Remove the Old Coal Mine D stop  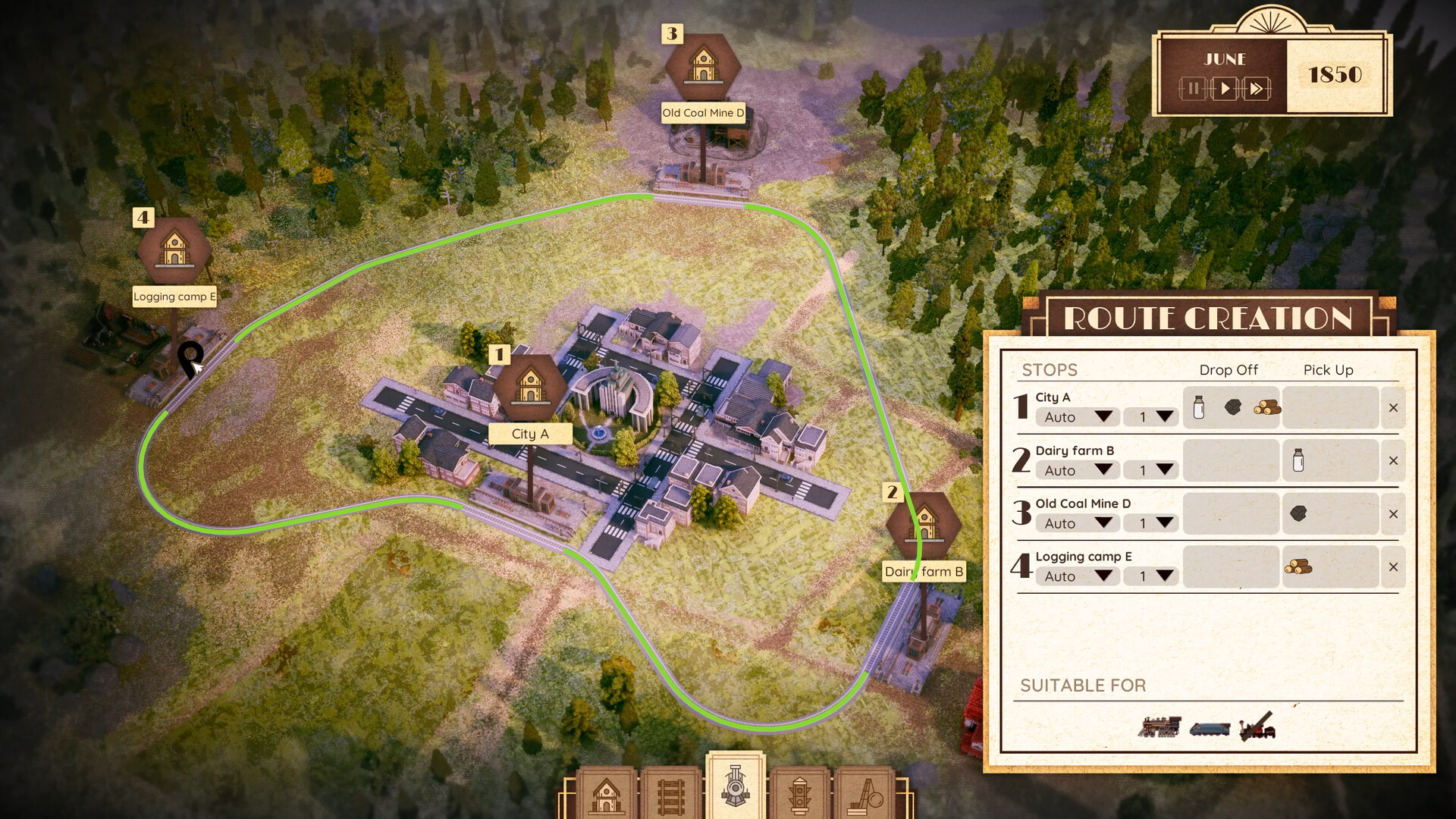click(x=1393, y=514)
